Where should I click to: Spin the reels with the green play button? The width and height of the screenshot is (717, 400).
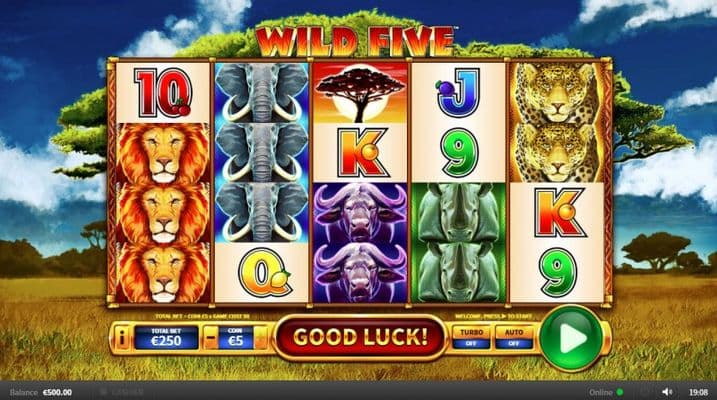[x=572, y=338]
